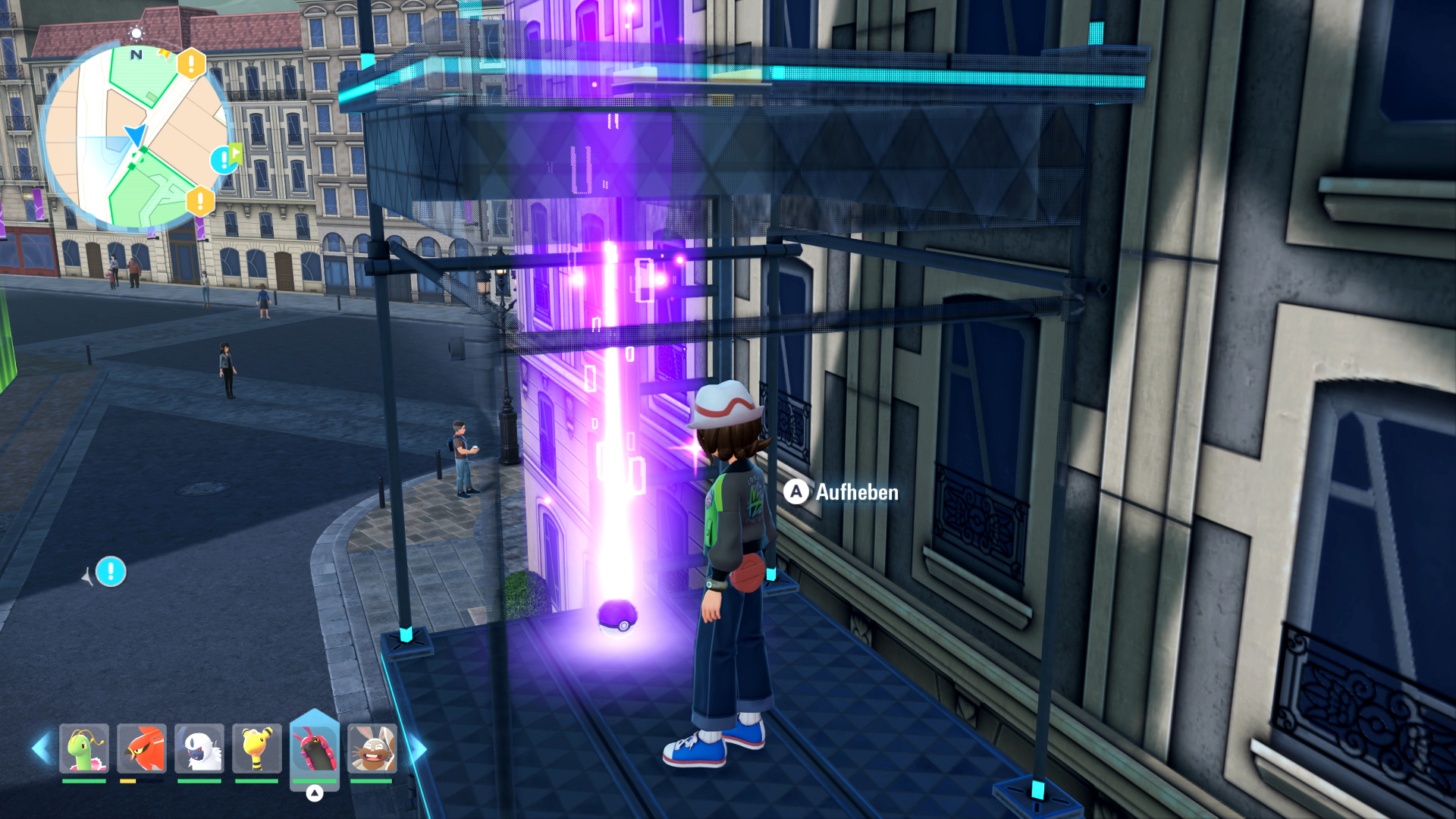Select the Talonflame party slot
The width and height of the screenshot is (1456, 819).
[x=142, y=748]
